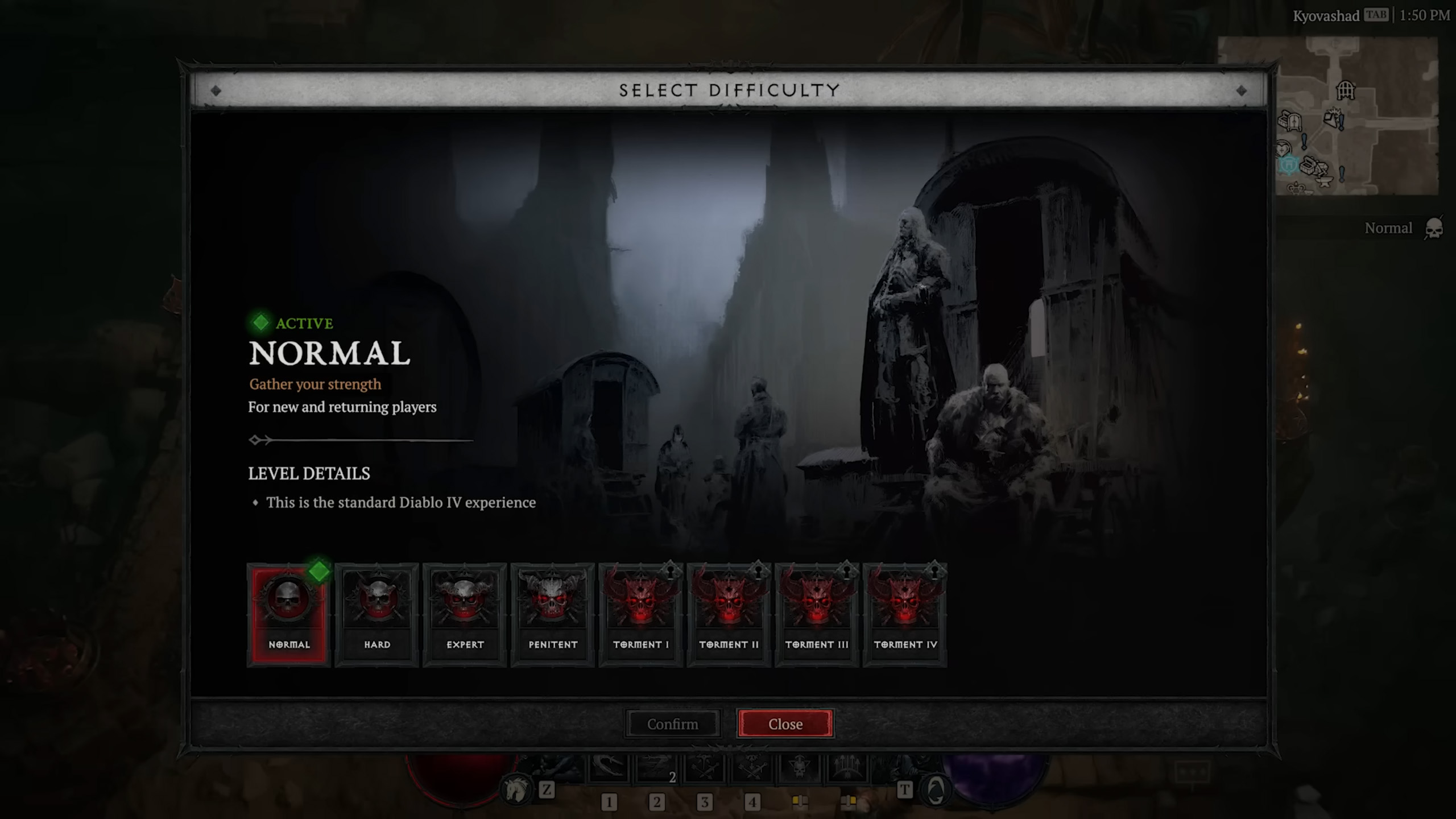Confirm the difficulty selection

tap(672, 724)
